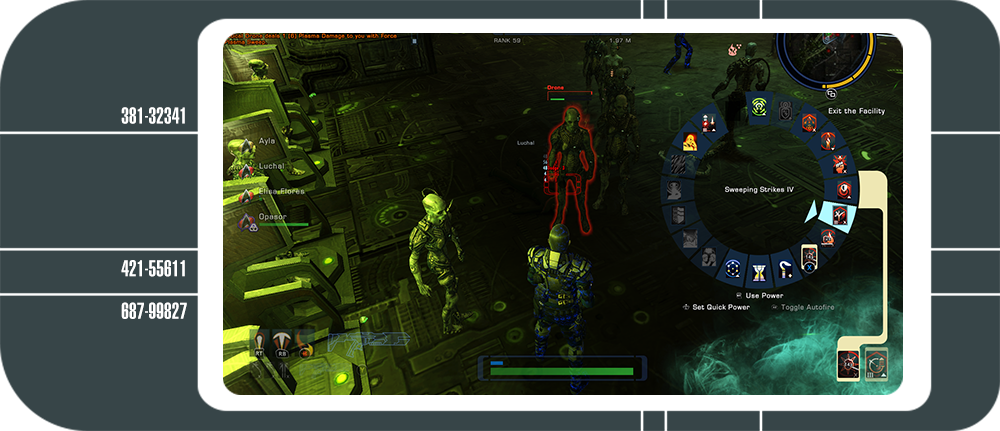The width and height of the screenshot is (1000, 431).
Task: Choose the yellow figure on red power
Action: (690, 143)
